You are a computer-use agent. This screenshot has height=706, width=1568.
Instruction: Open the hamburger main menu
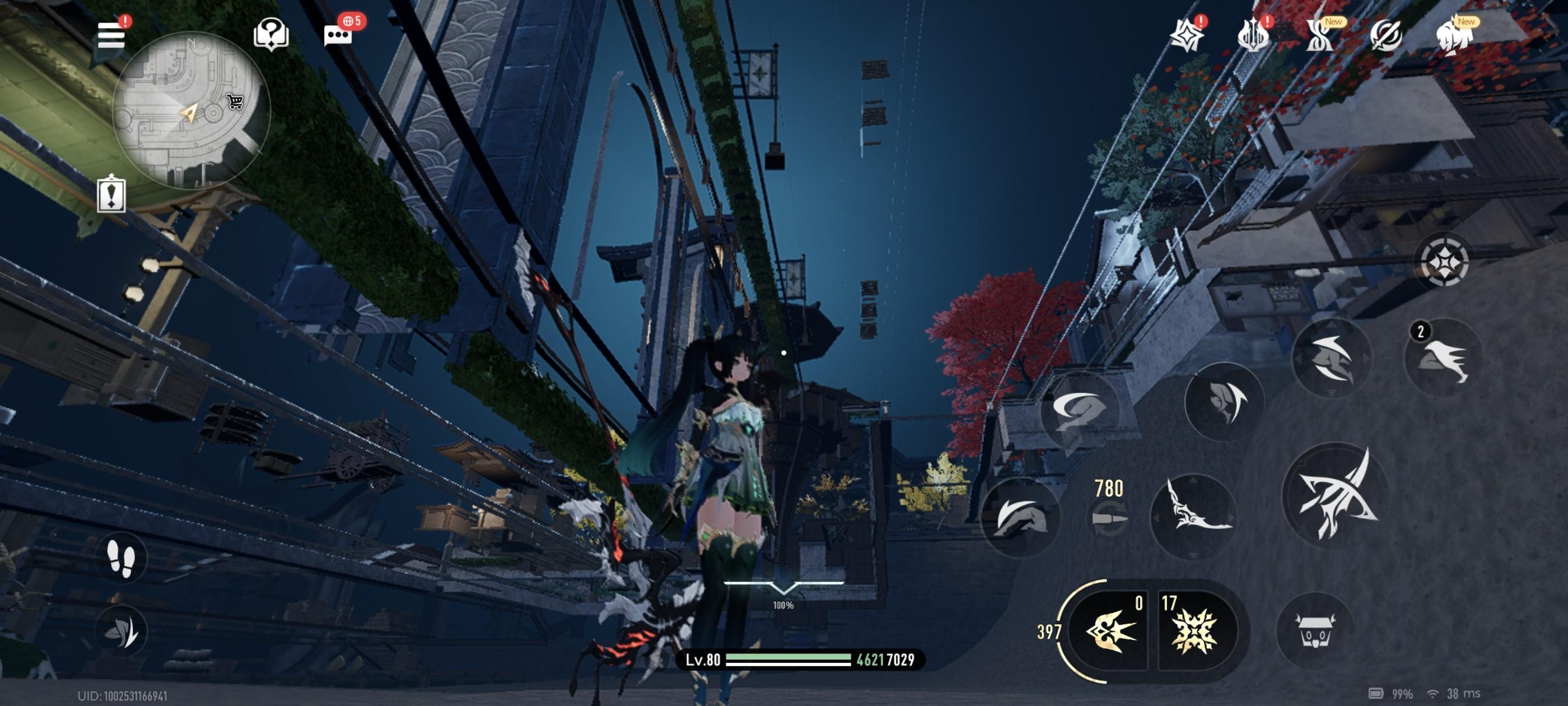pos(111,35)
